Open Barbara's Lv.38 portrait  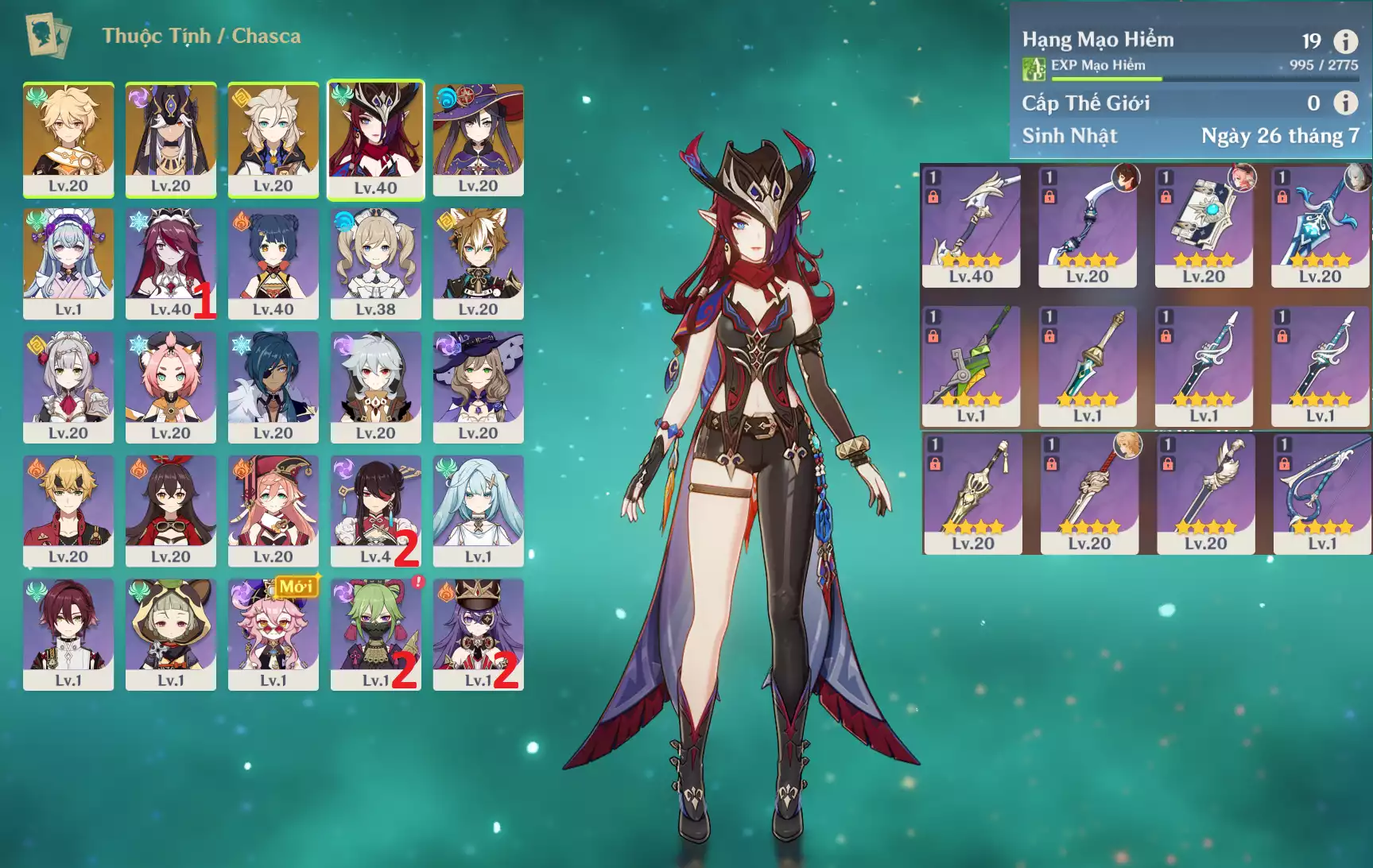(375, 262)
